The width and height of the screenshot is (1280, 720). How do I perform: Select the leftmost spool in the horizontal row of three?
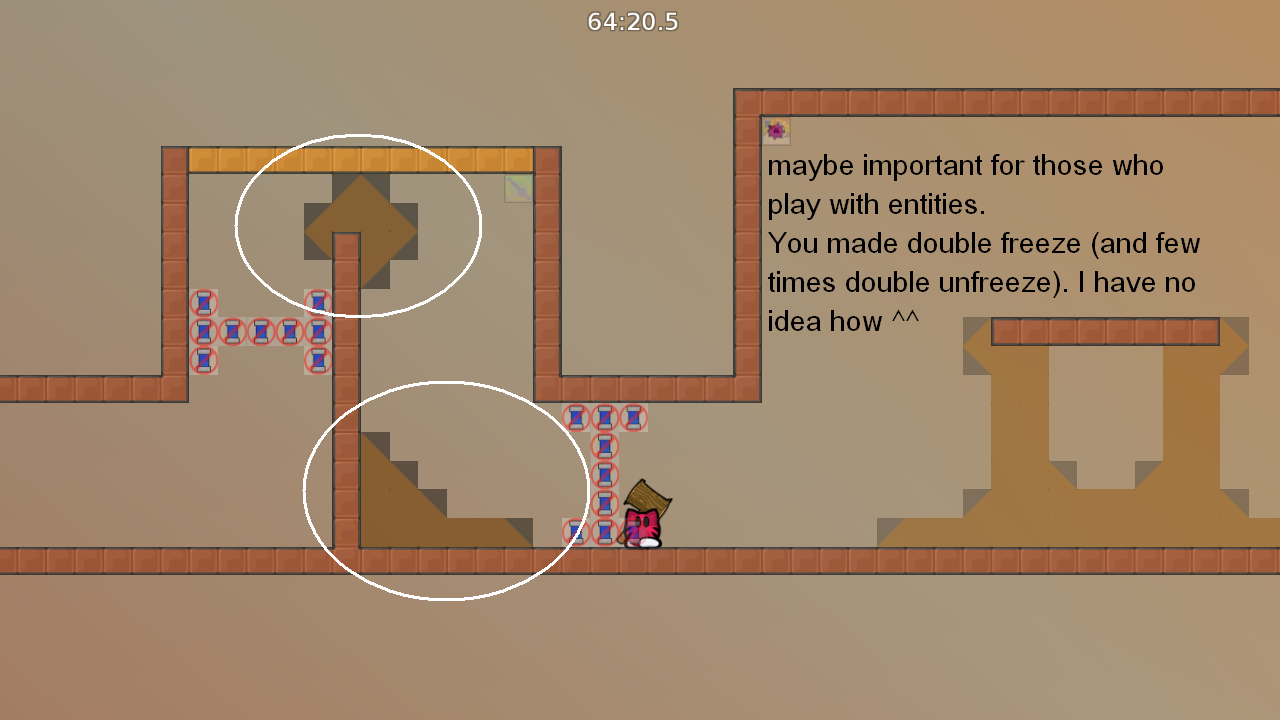(578, 417)
